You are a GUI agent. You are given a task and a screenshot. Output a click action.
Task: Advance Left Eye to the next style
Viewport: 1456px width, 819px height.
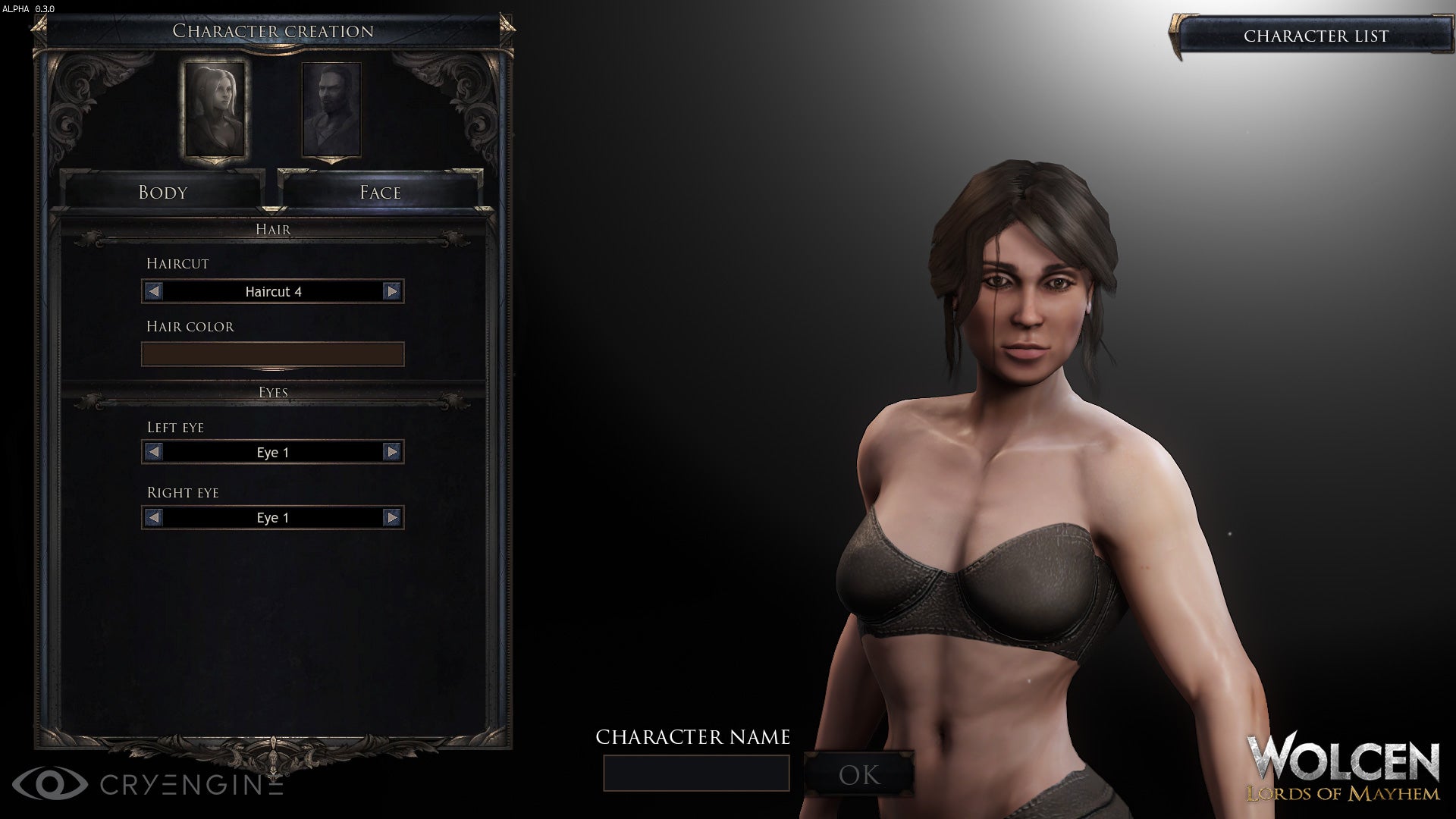392,452
